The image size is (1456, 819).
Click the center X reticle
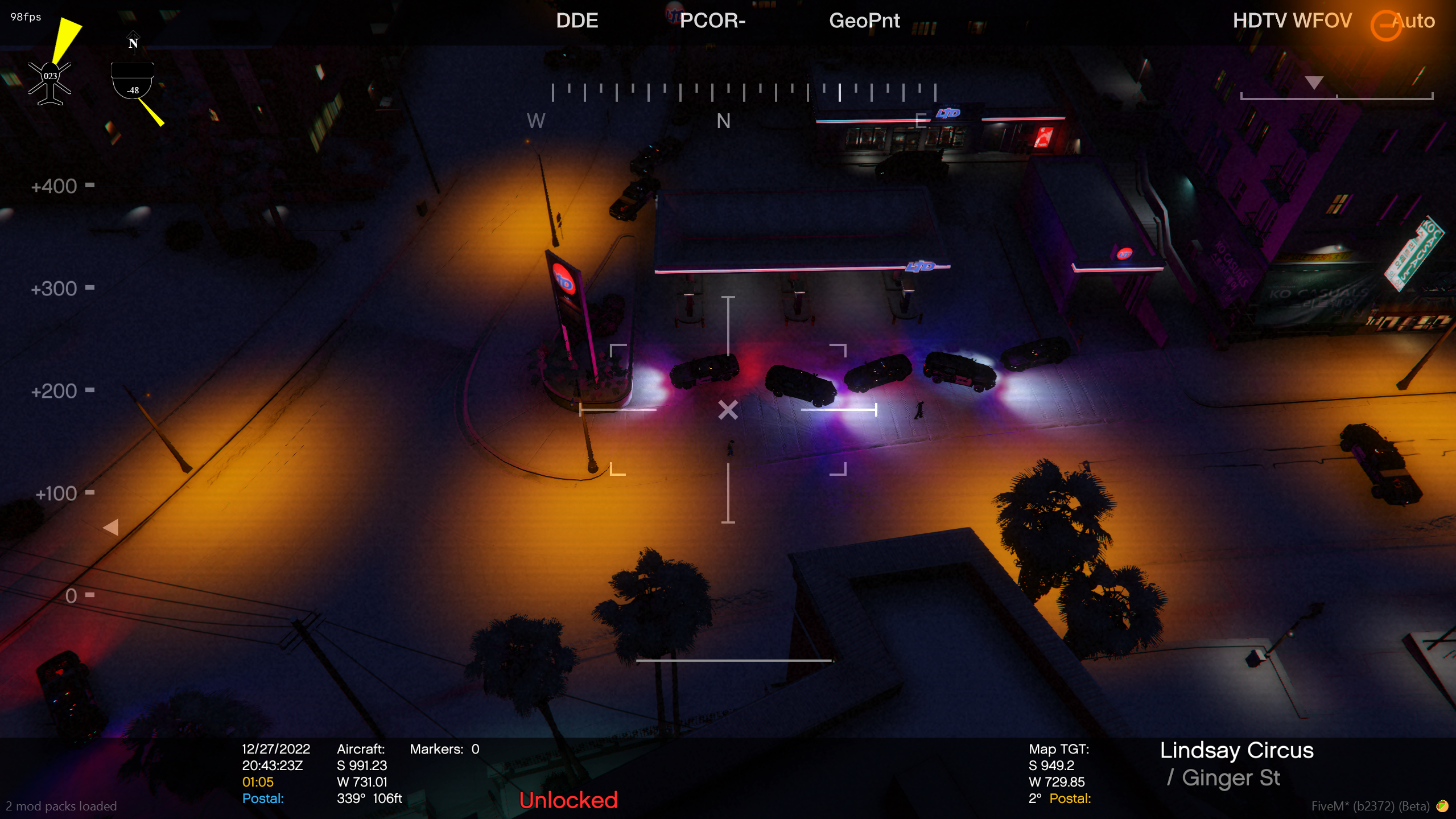click(x=728, y=410)
